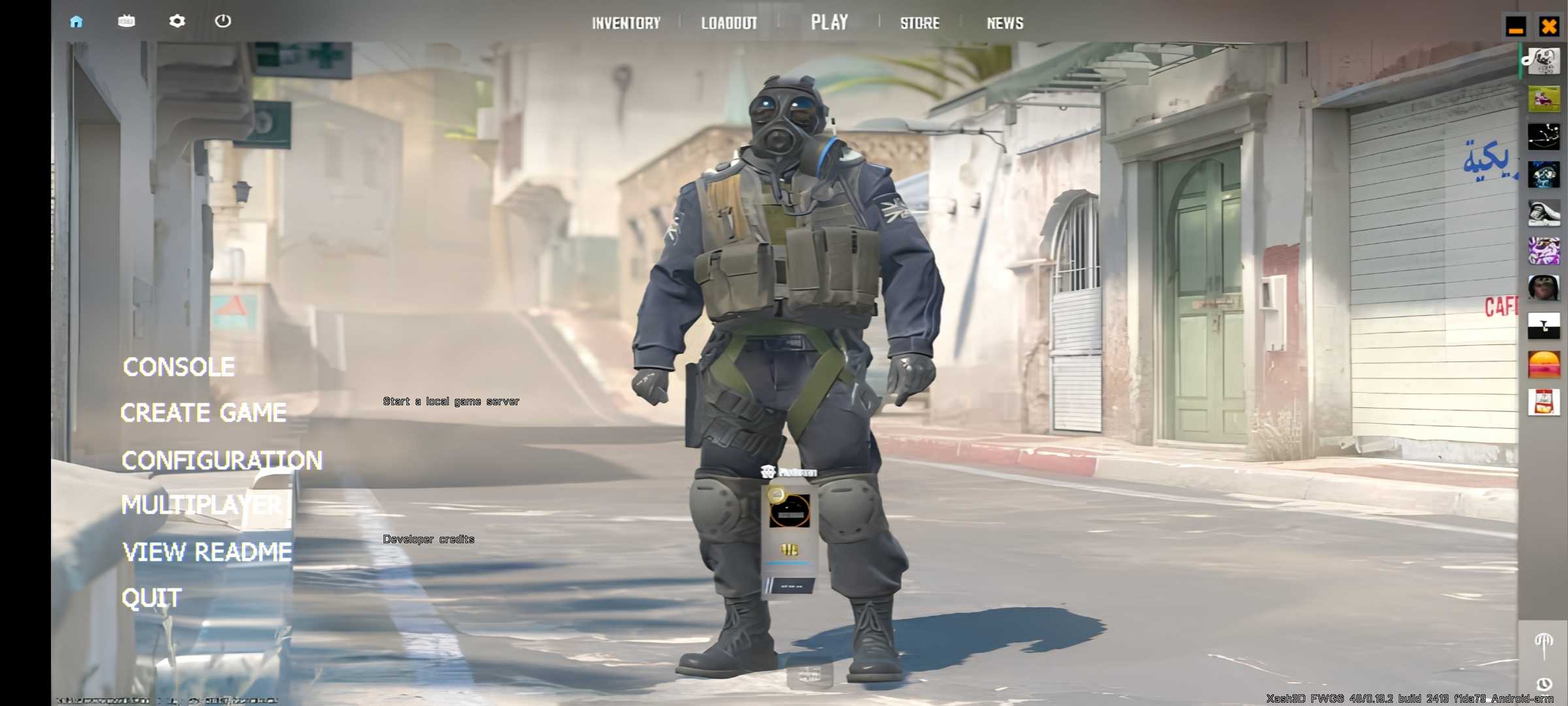Open View Readme for developer credits
1568x706 pixels.
click(206, 552)
